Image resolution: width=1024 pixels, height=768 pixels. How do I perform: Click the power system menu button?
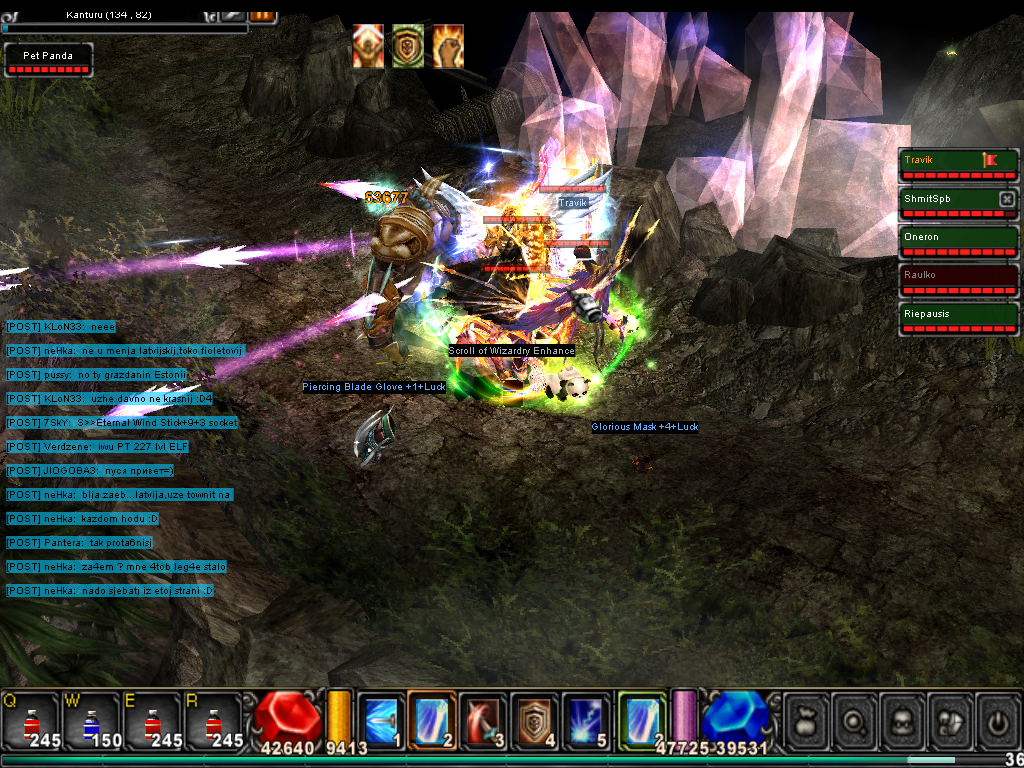[997, 720]
